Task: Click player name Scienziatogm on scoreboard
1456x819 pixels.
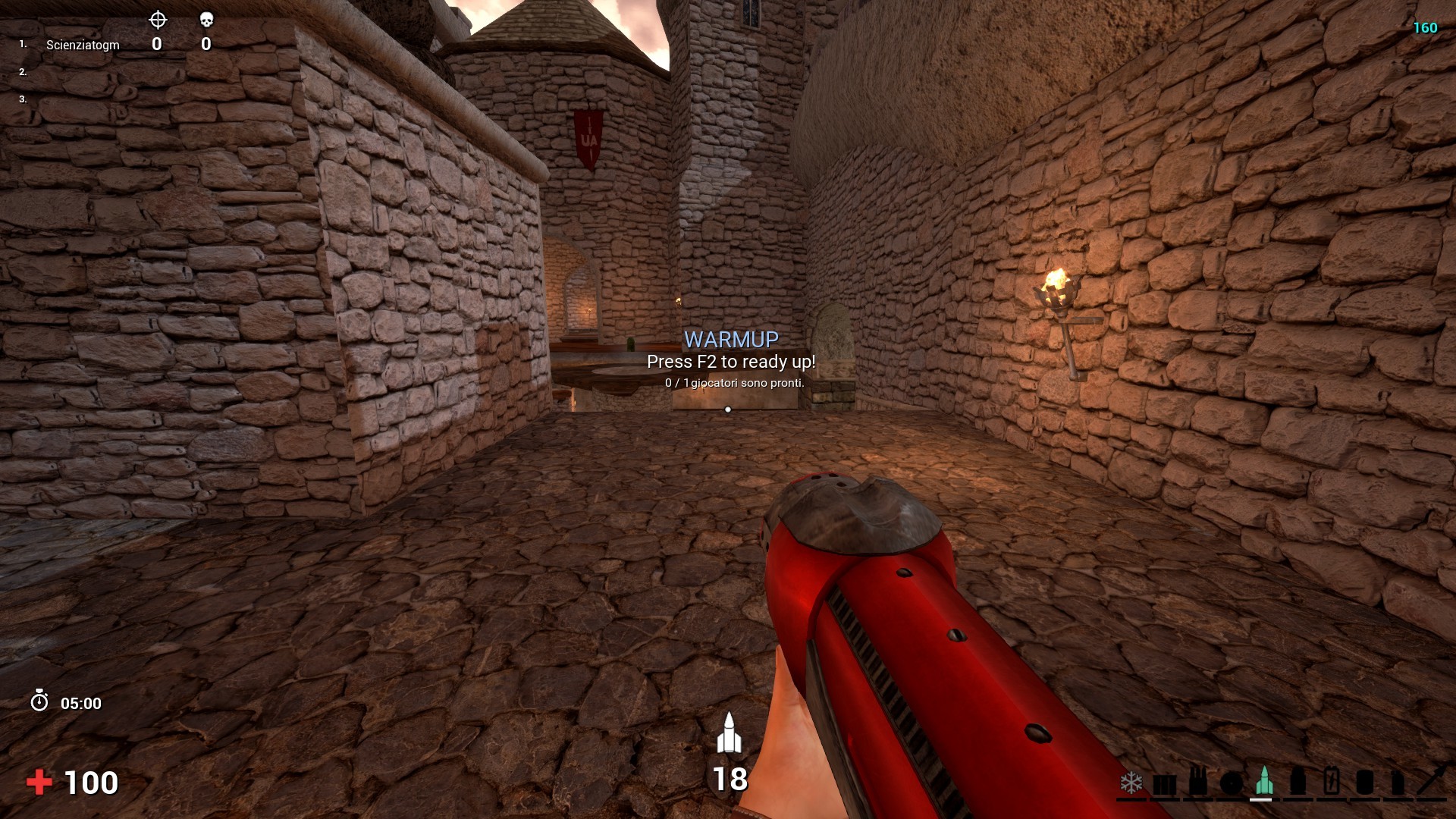Action: pyautogui.click(x=82, y=44)
